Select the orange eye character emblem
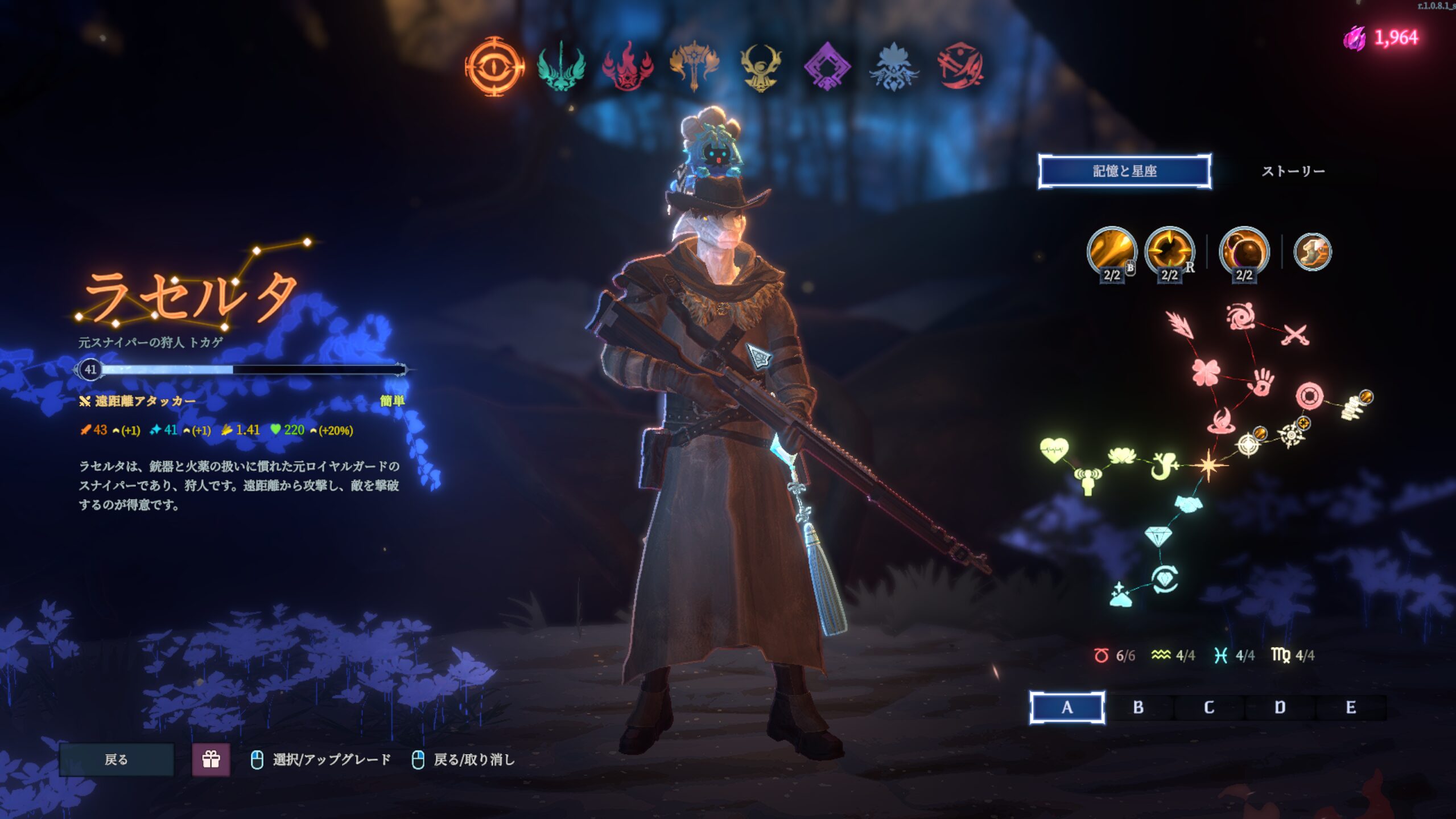 [x=494, y=67]
